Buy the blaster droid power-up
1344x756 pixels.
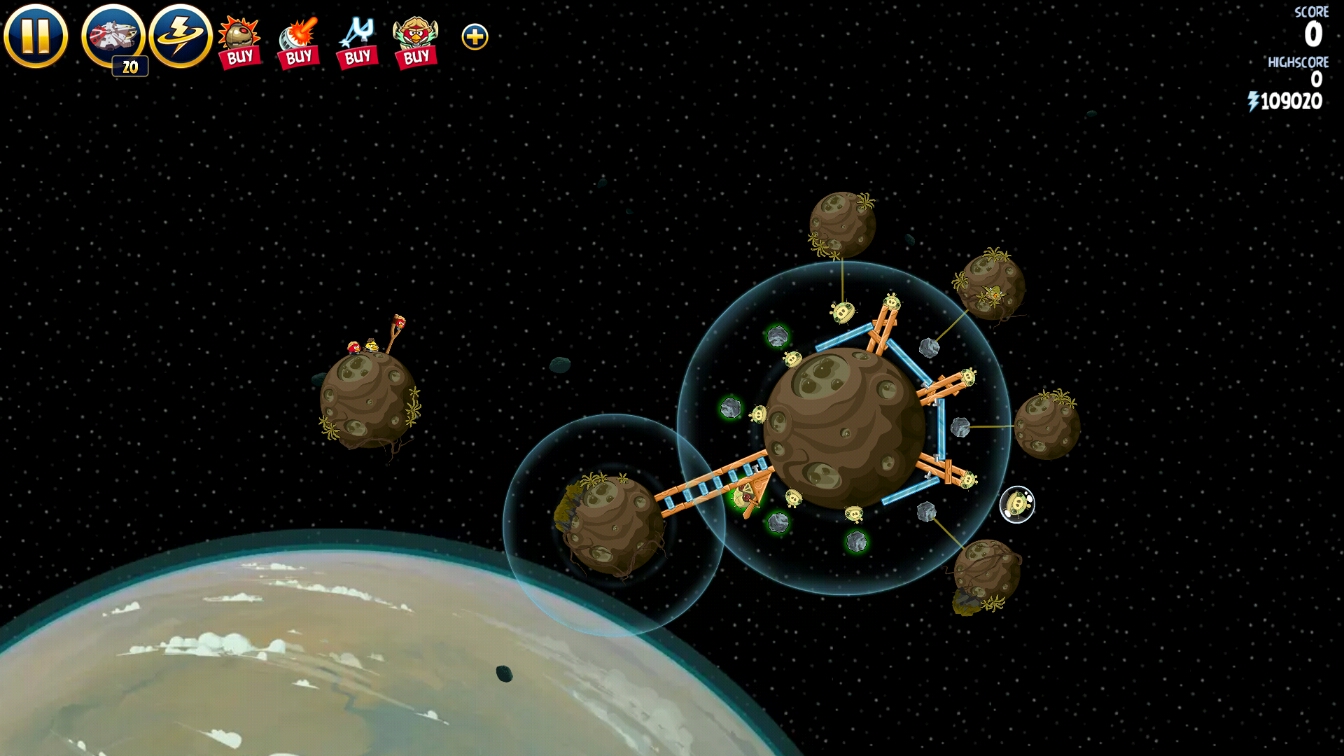pos(298,41)
